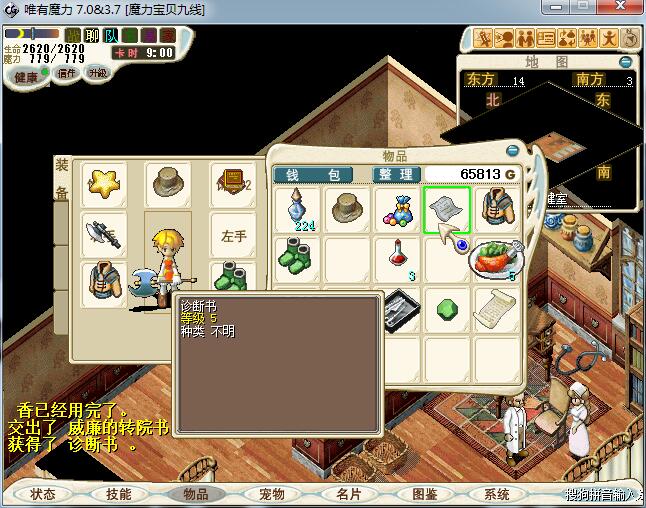646x508 pixels.
Task: Click the 钱包 wallet button
Action: (x=313, y=174)
